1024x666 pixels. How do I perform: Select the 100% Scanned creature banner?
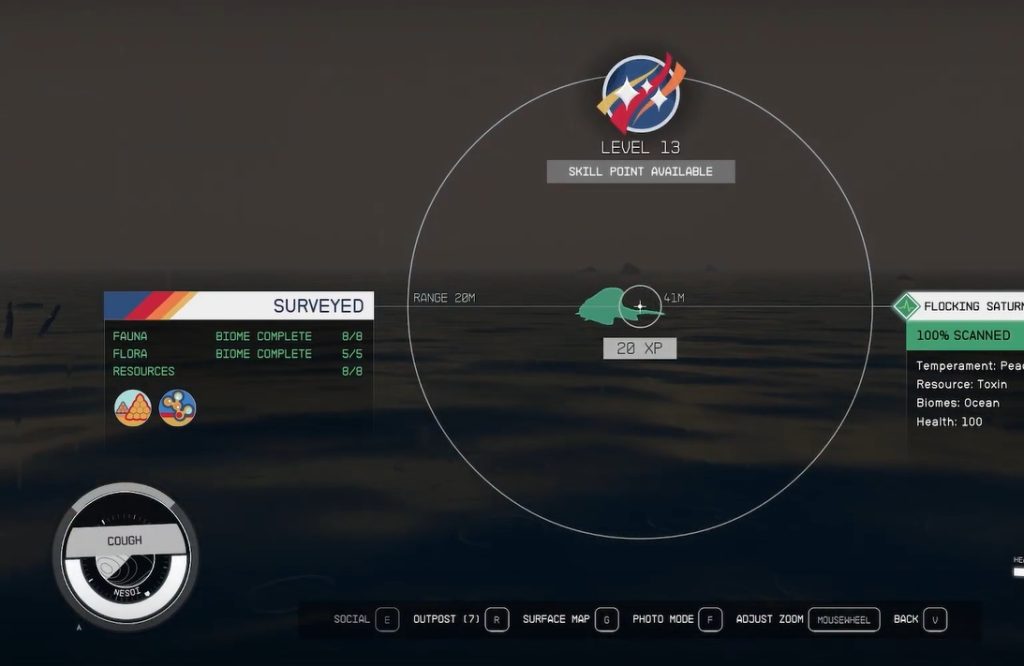click(964, 335)
